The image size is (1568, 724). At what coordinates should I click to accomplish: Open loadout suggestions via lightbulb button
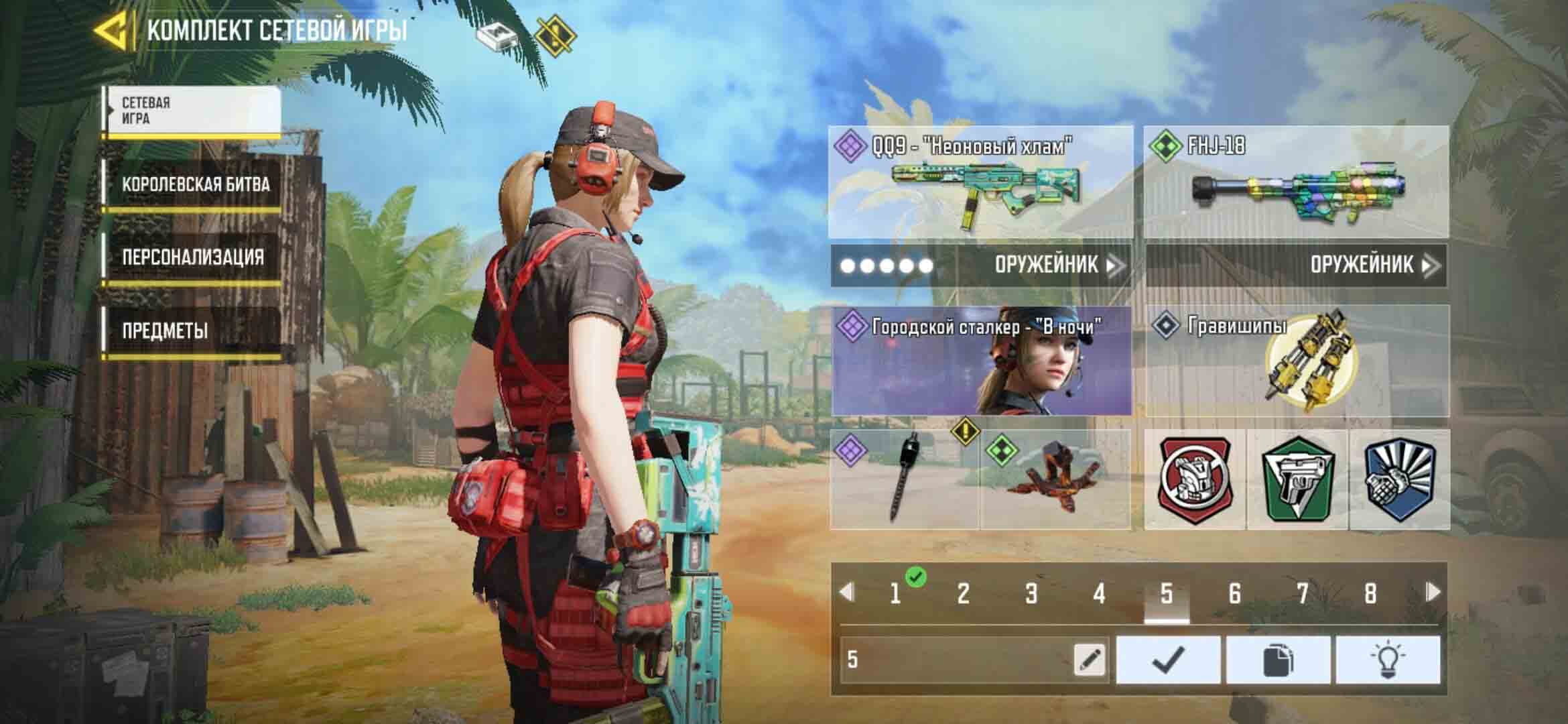[x=1387, y=660]
